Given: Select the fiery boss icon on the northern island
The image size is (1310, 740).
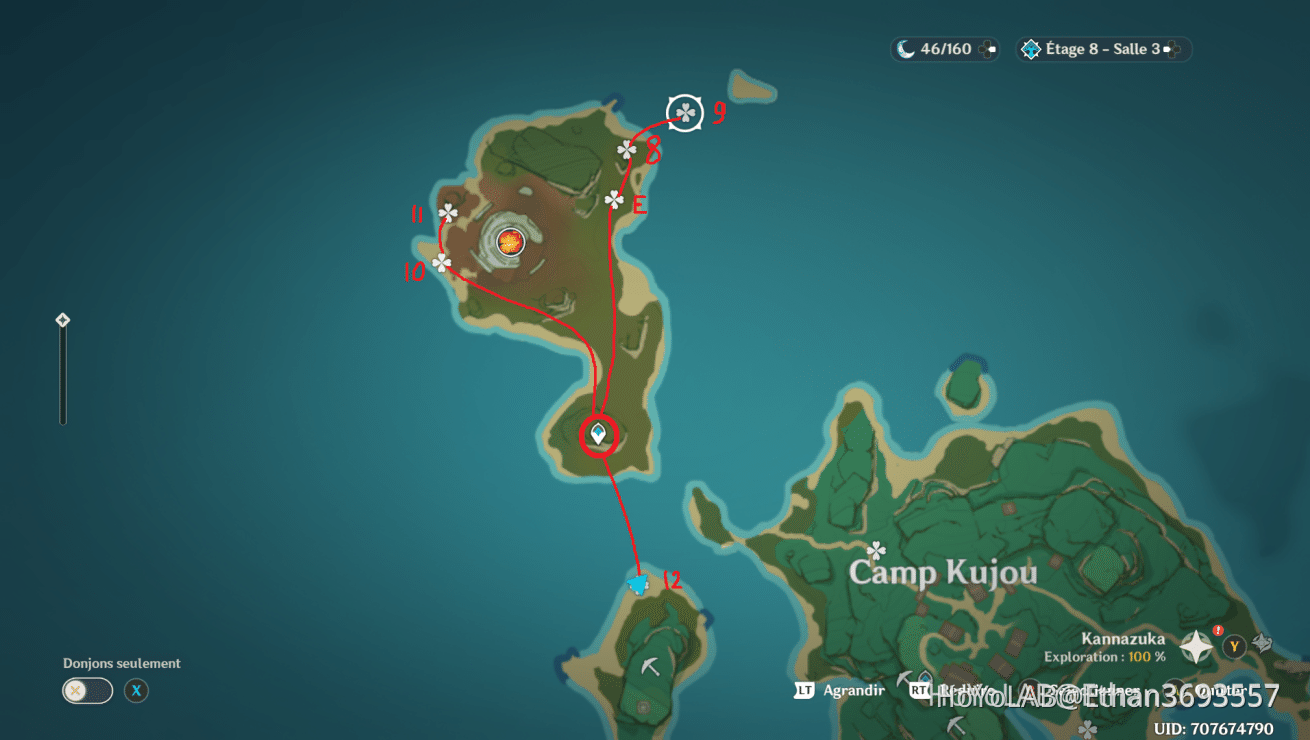Looking at the screenshot, I should [510, 240].
